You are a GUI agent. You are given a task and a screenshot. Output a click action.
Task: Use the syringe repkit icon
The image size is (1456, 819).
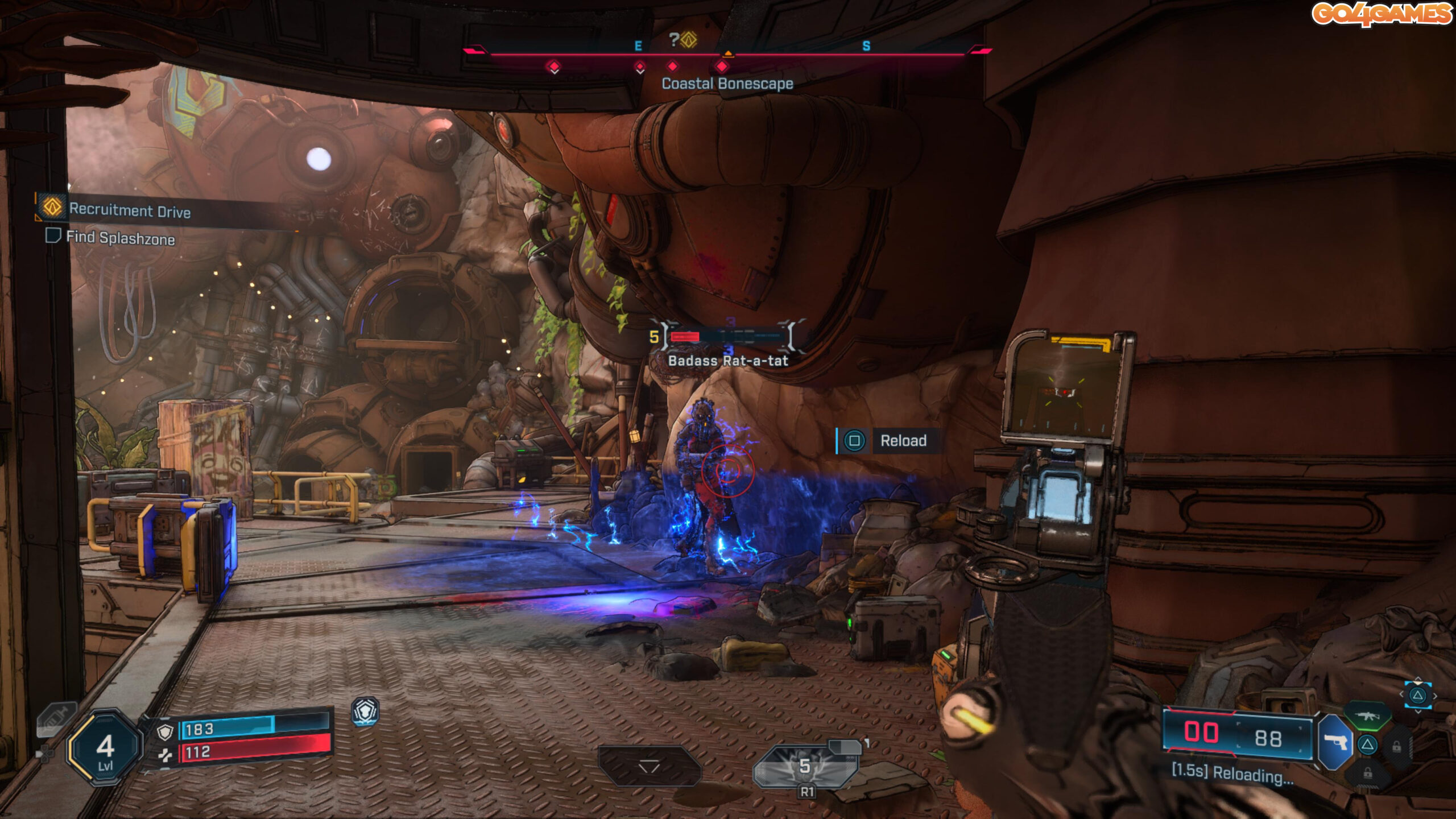55,719
